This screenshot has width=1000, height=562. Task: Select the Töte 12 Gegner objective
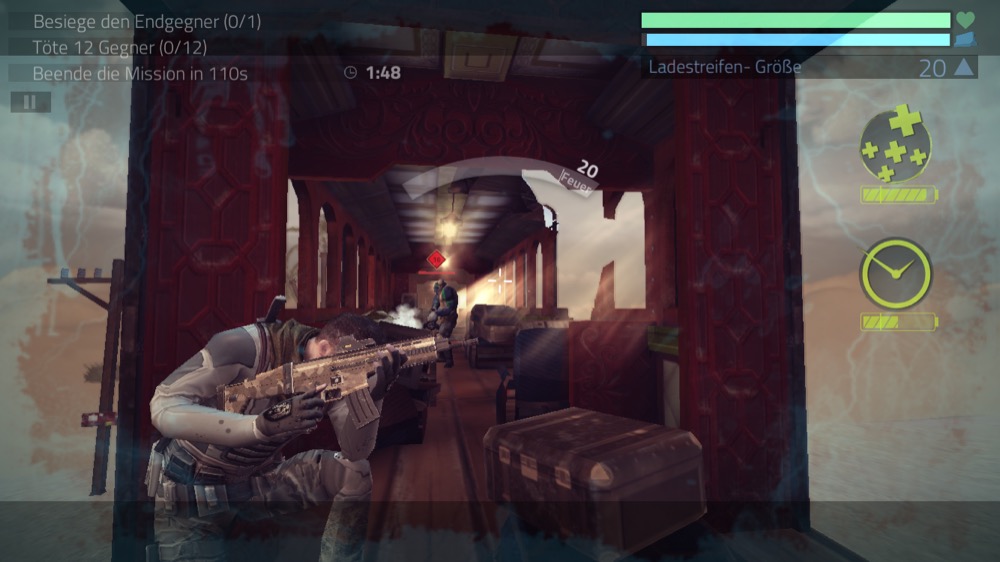click(120, 47)
